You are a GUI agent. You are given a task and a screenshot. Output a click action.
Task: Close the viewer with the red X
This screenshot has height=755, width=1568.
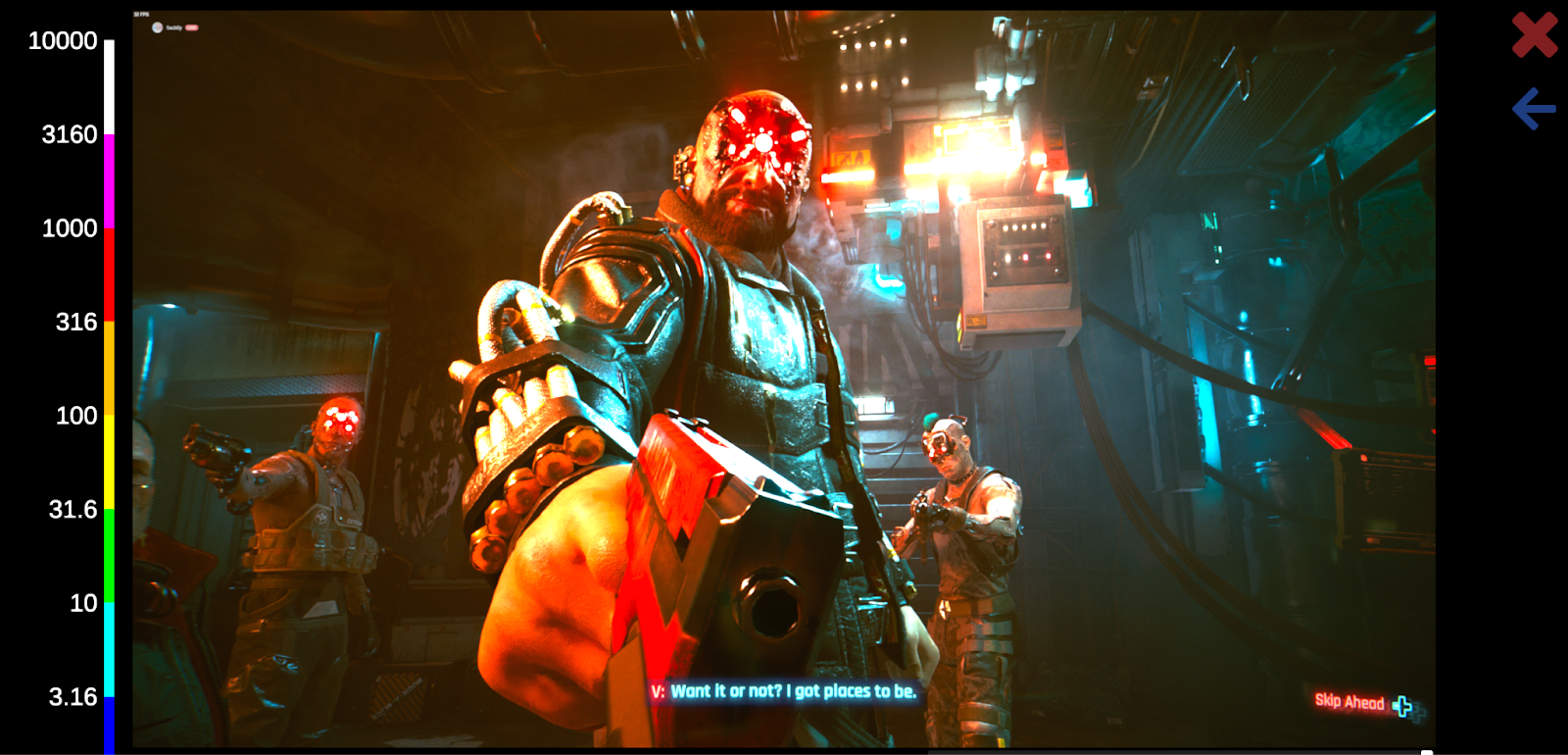1534,35
